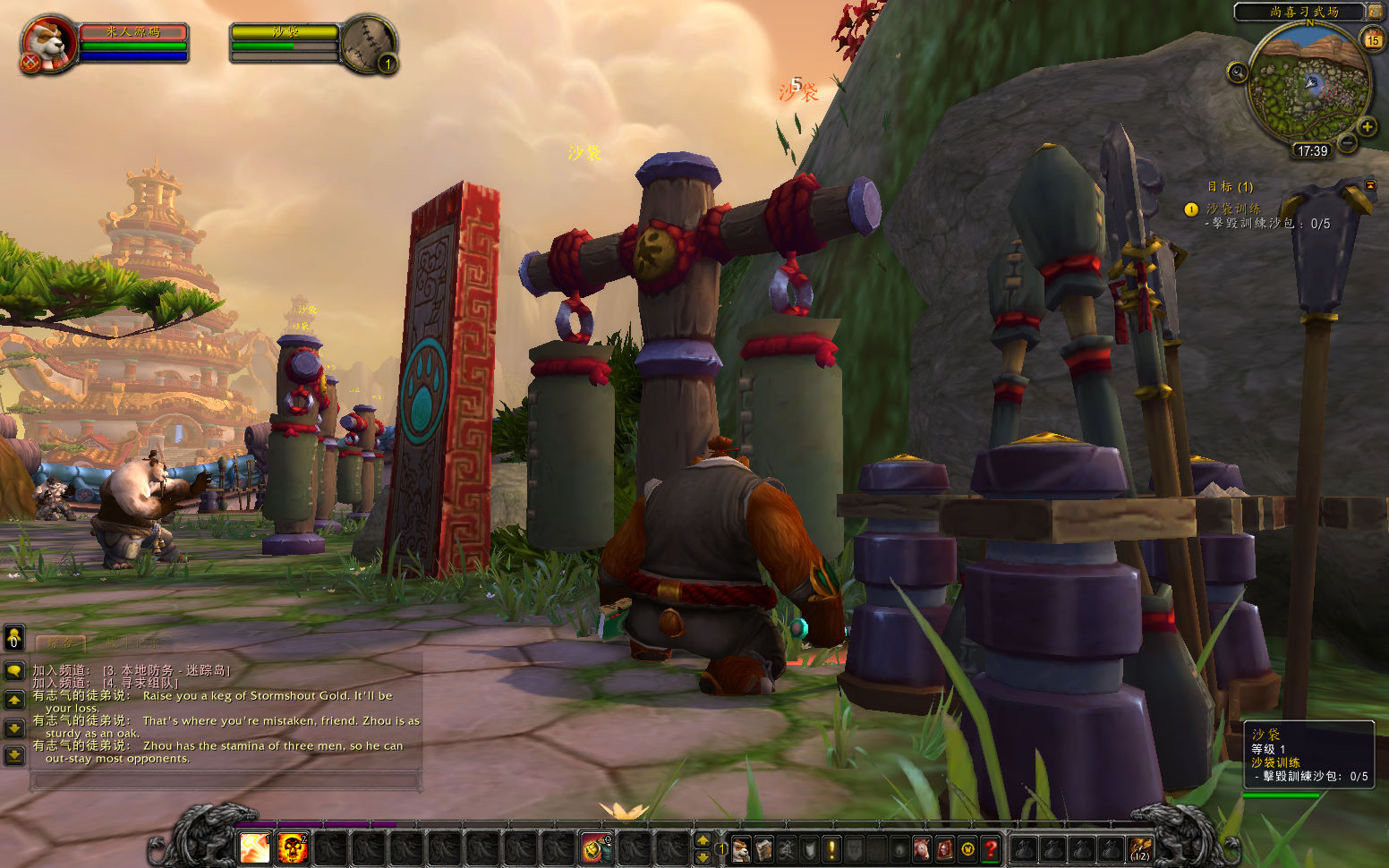Open the spellbook micro button
Viewport: 1389px width, 868px height.
763,848
